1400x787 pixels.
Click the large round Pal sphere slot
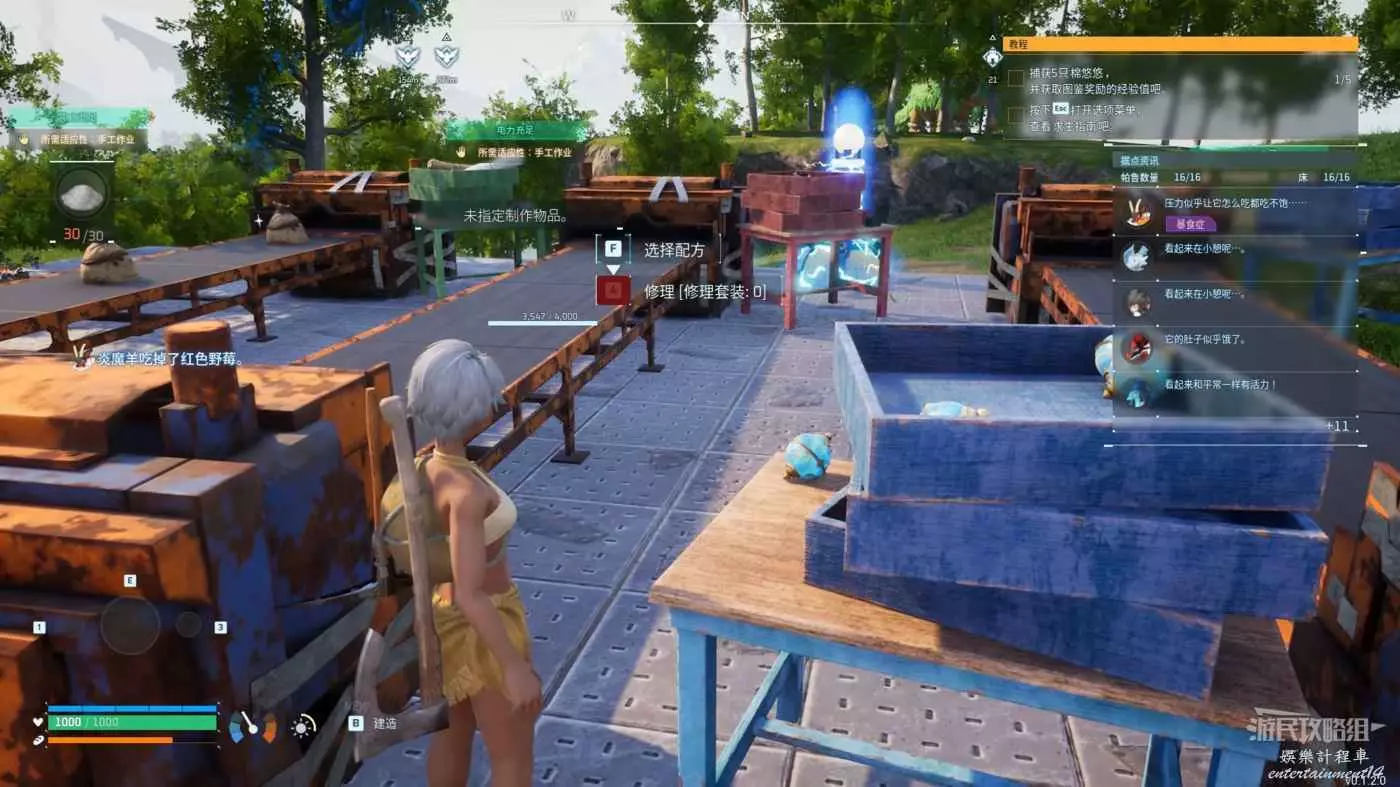click(x=130, y=625)
